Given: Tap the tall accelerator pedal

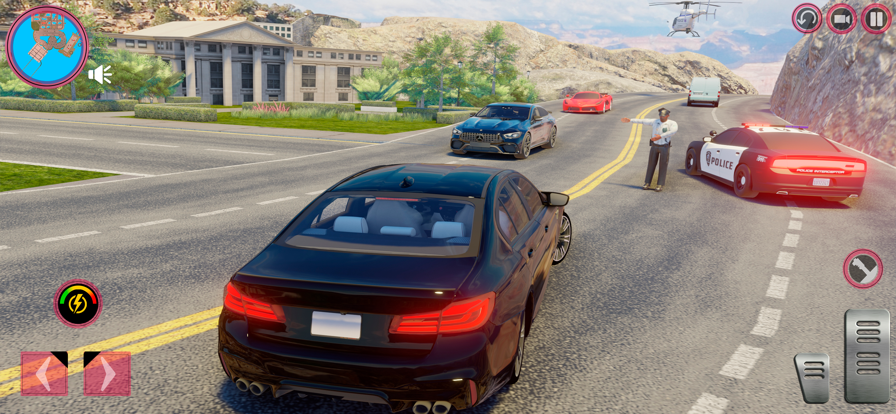Looking at the screenshot, I should click(866, 355).
